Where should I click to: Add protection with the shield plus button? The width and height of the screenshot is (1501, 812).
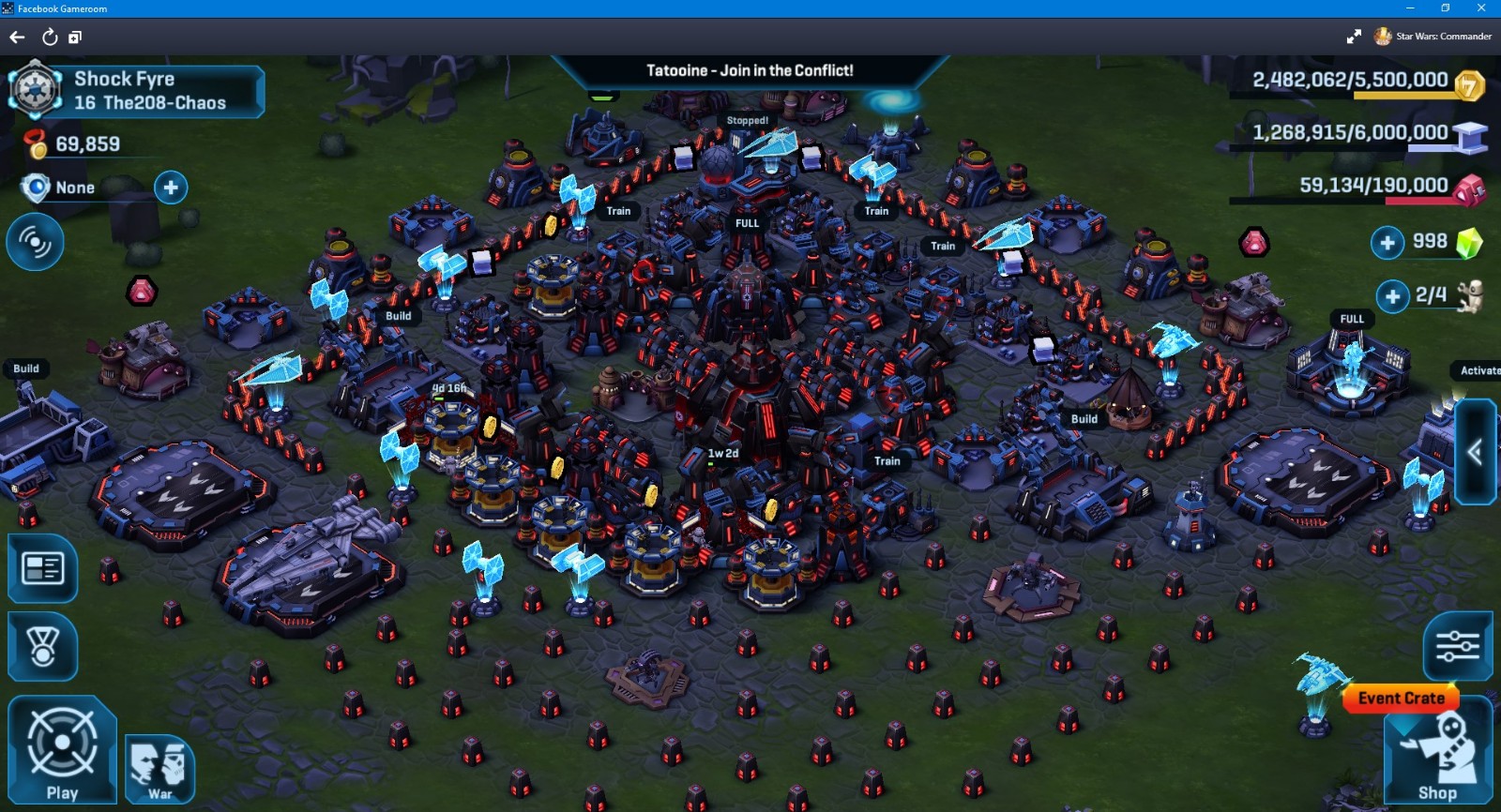coord(171,188)
